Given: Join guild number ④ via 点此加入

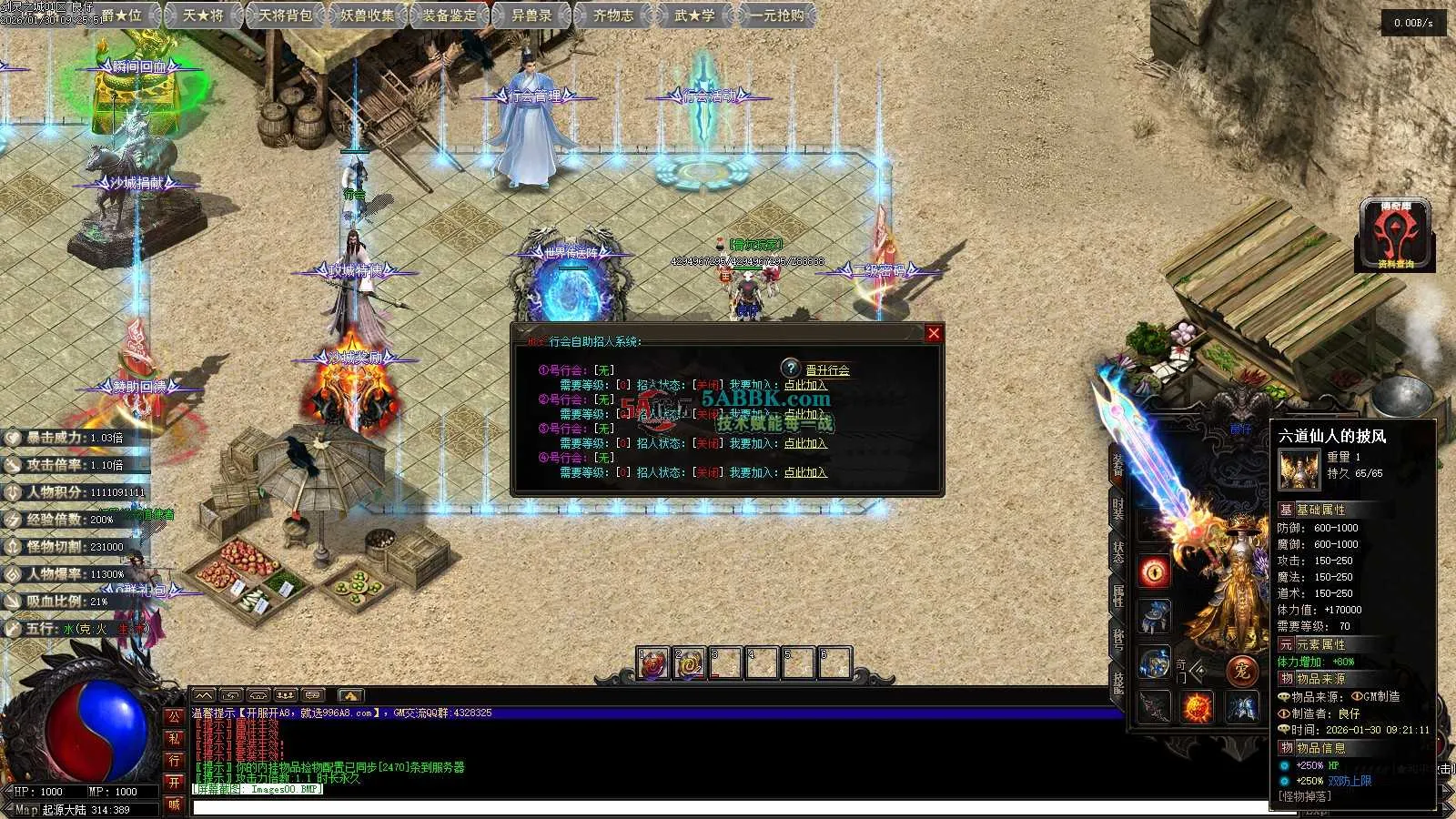Looking at the screenshot, I should [x=805, y=472].
